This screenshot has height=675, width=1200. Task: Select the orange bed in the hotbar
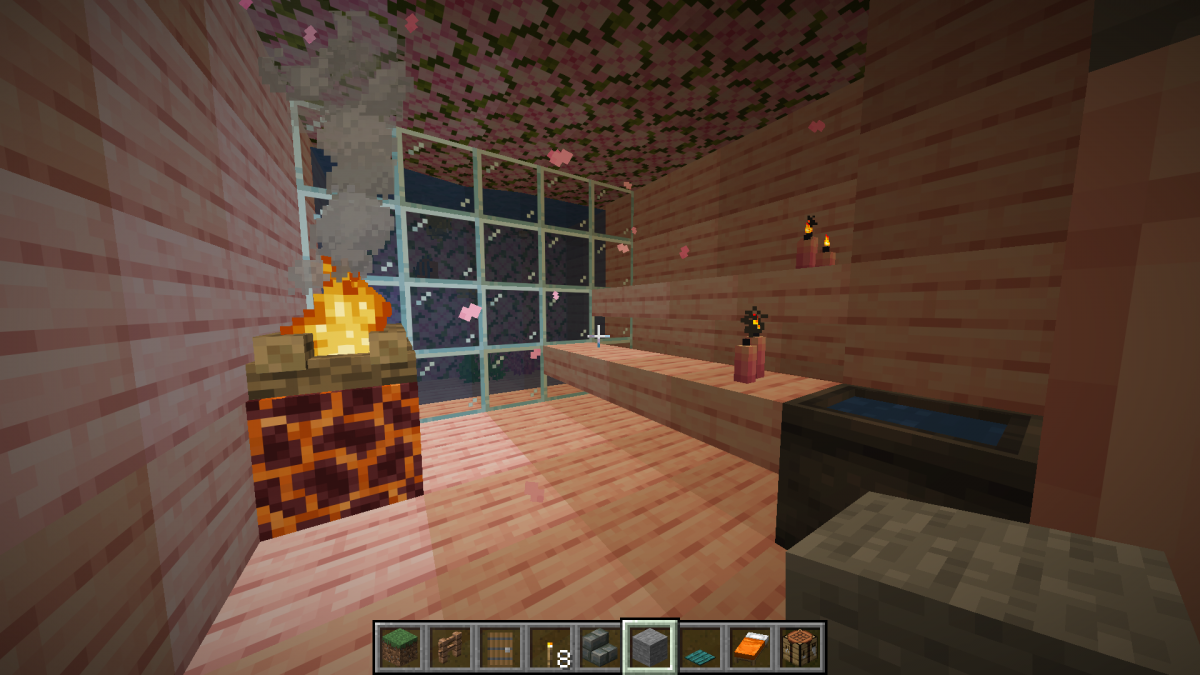point(750,647)
